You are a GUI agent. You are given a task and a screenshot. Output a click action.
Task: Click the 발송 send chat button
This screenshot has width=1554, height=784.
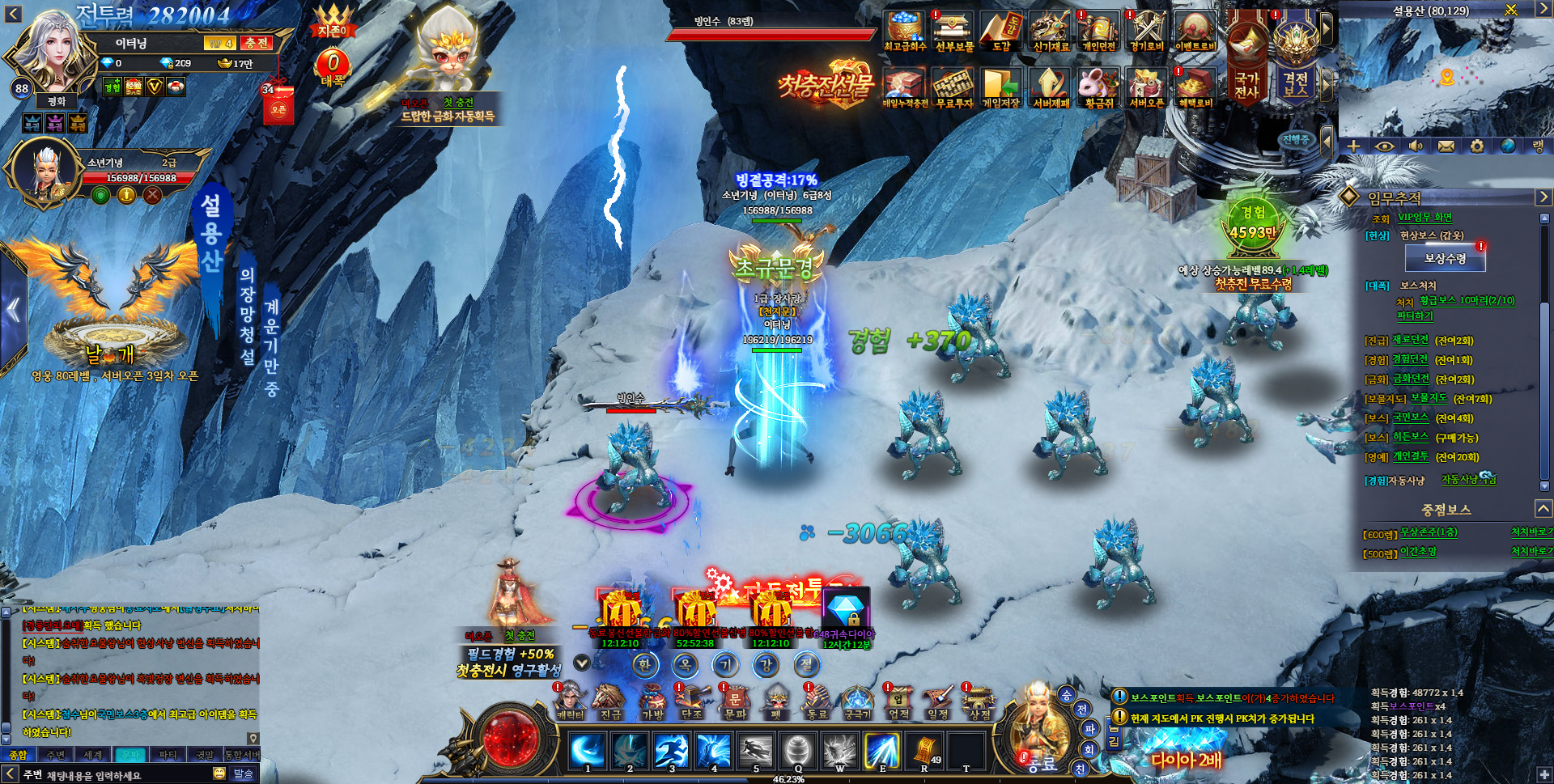243,774
